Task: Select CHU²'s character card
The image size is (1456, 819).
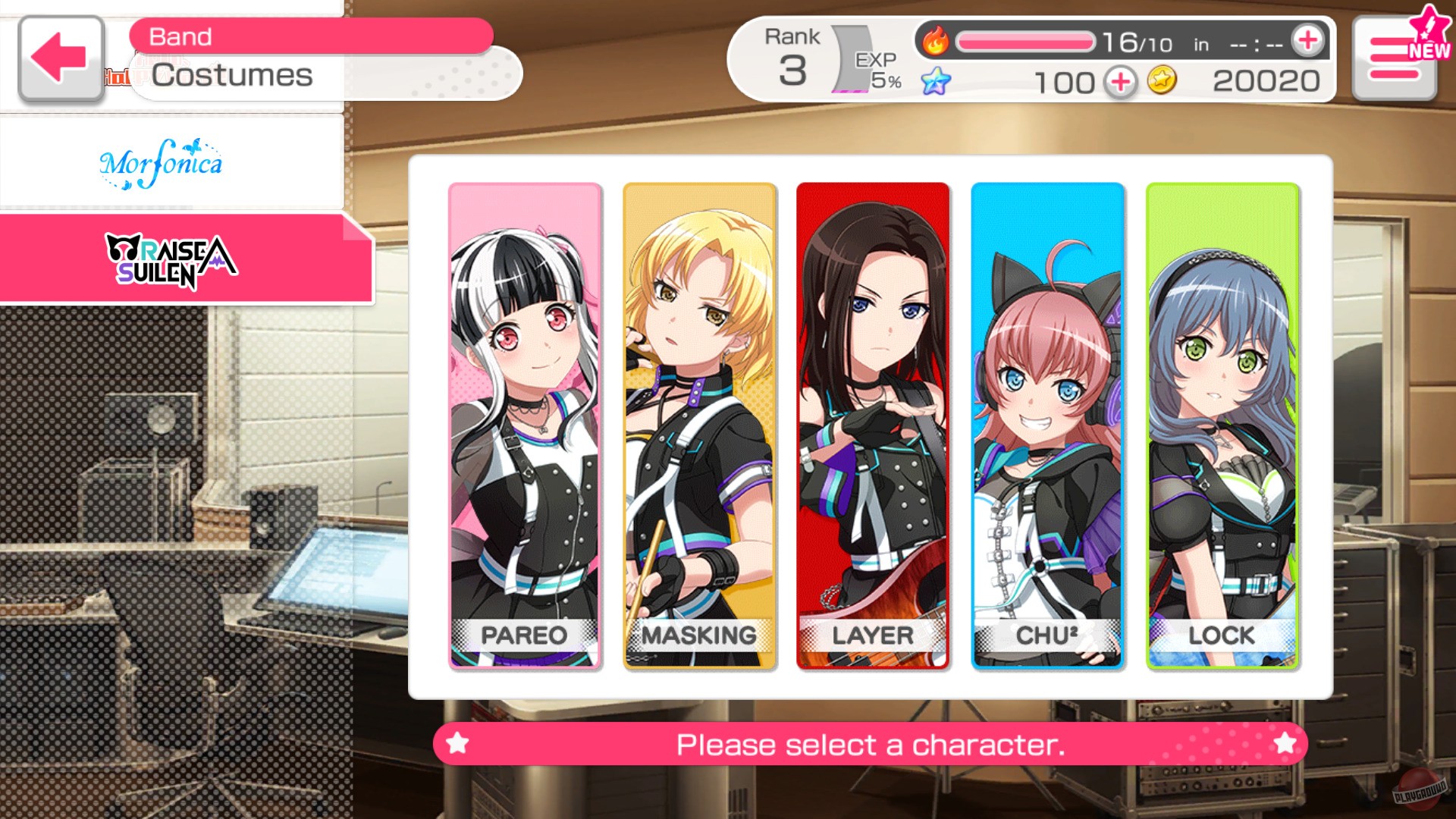Action: tap(1046, 425)
